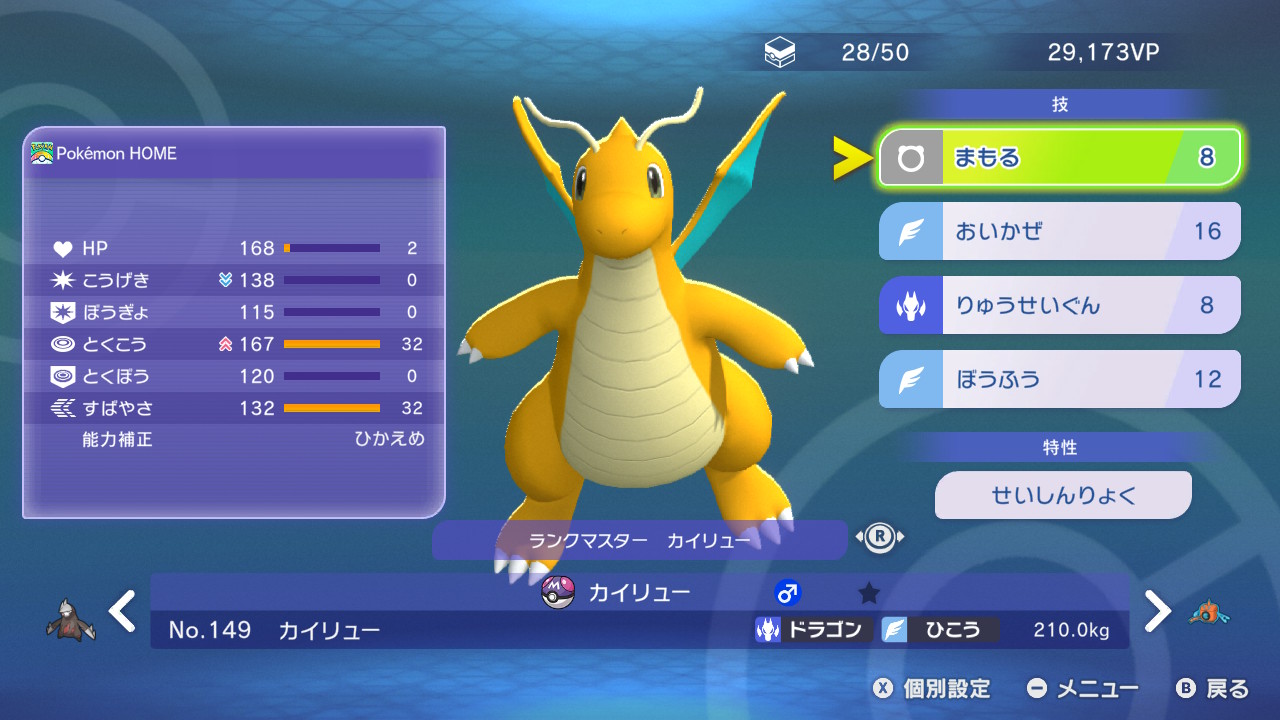
Task: Choose the おいかぜ move
Action: 1059,231
